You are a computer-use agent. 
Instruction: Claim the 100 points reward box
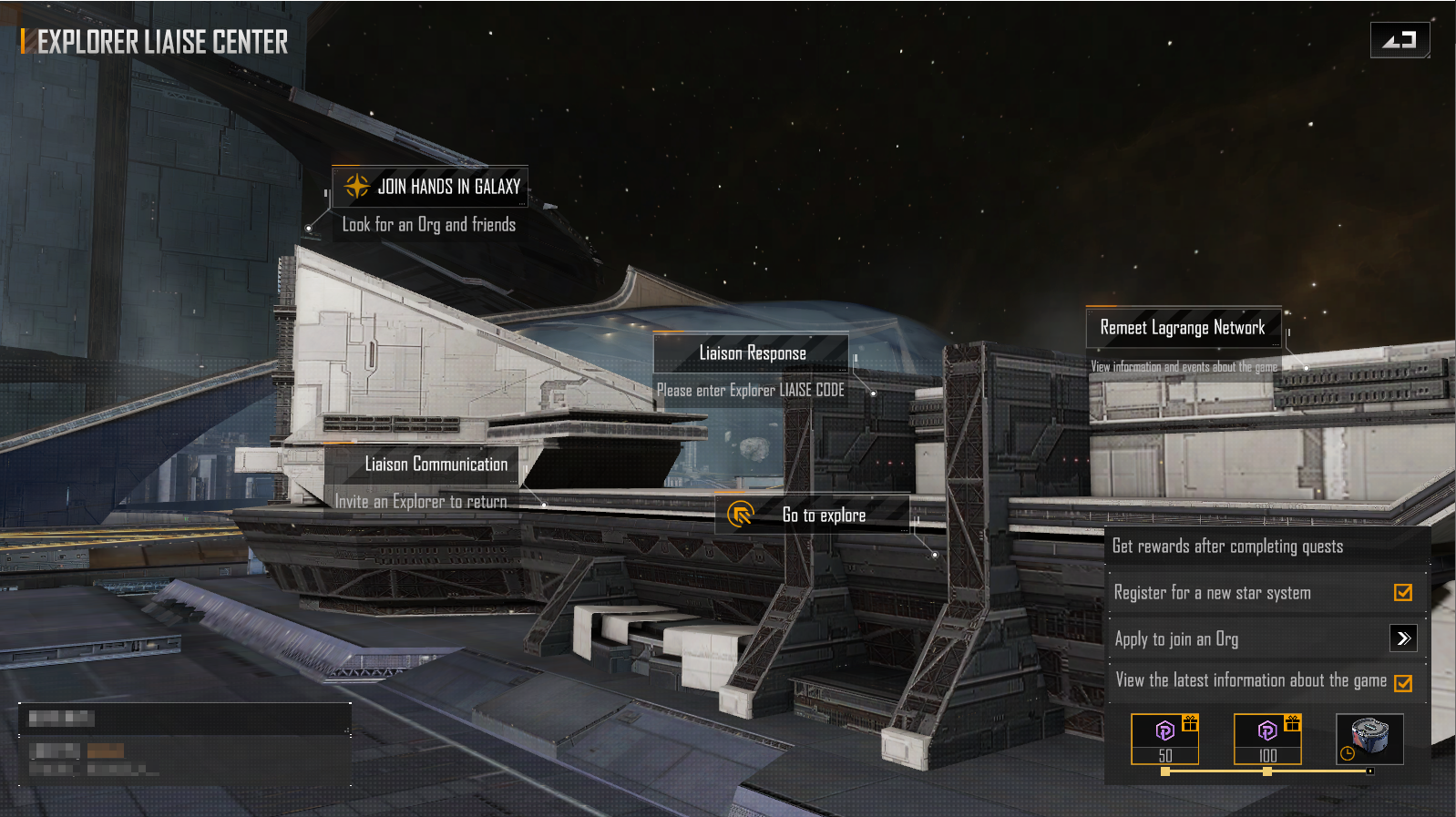[x=1267, y=738]
